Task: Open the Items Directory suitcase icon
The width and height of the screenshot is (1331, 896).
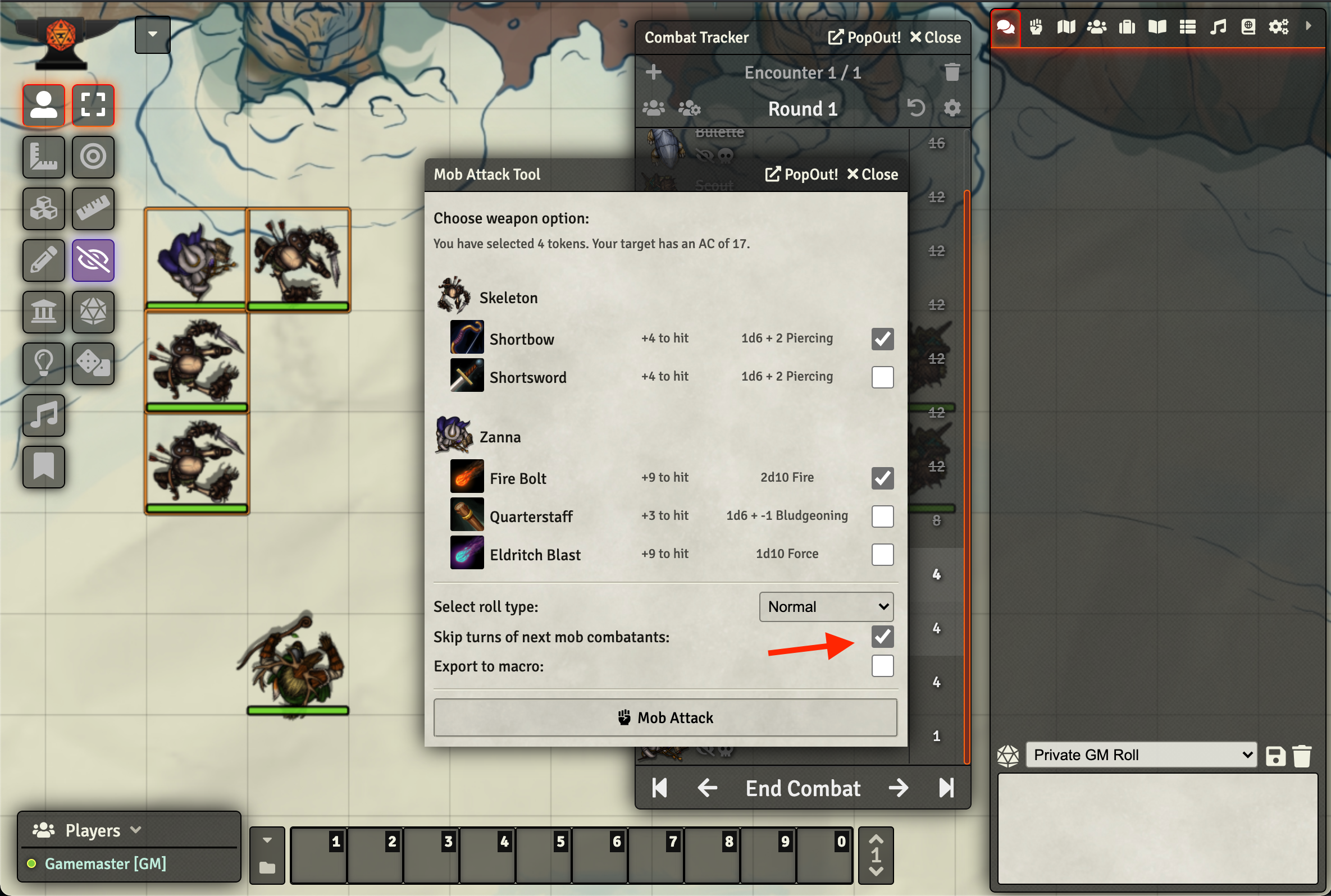Action: [x=1127, y=26]
